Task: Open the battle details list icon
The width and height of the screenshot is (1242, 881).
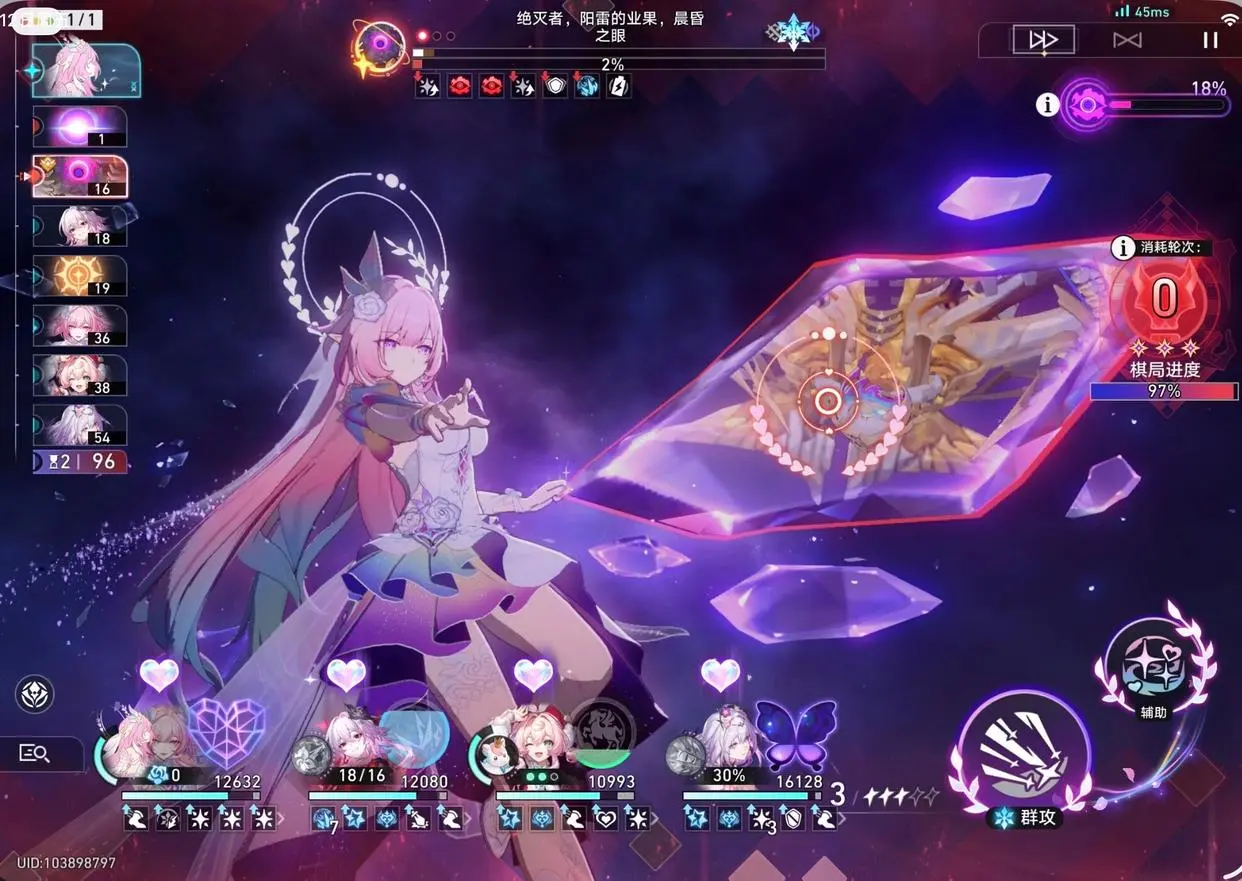Action: pos(35,754)
